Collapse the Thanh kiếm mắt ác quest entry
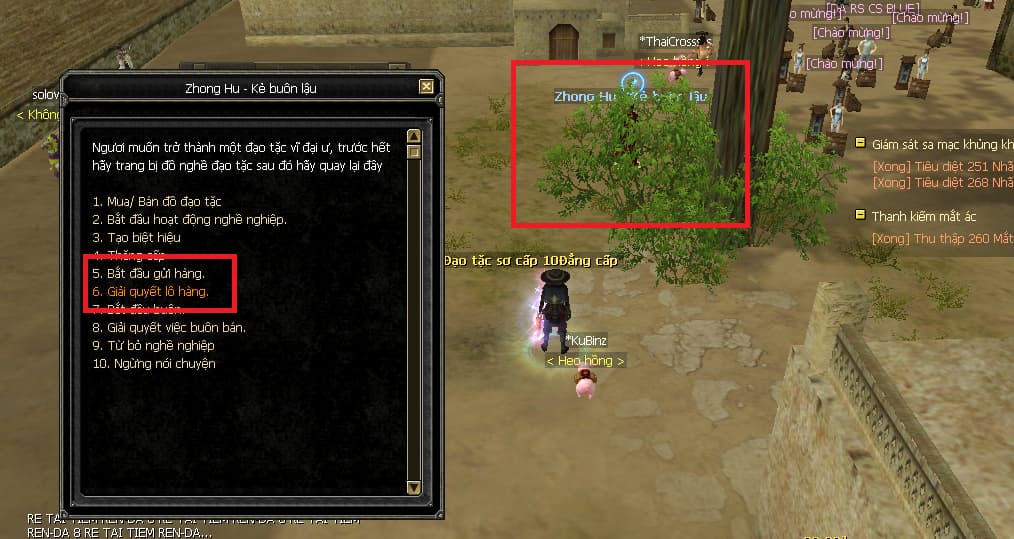This screenshot has width=1014, height=539. point(859,215)
